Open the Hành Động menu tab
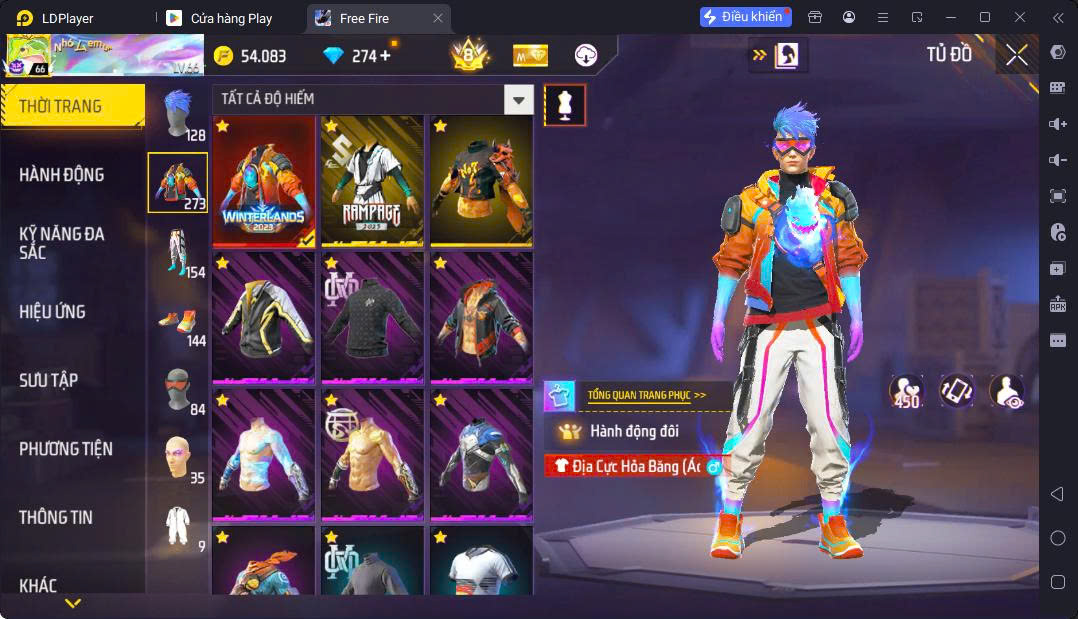This screenshot has width=1078, height=619. [x=62, y=175]
